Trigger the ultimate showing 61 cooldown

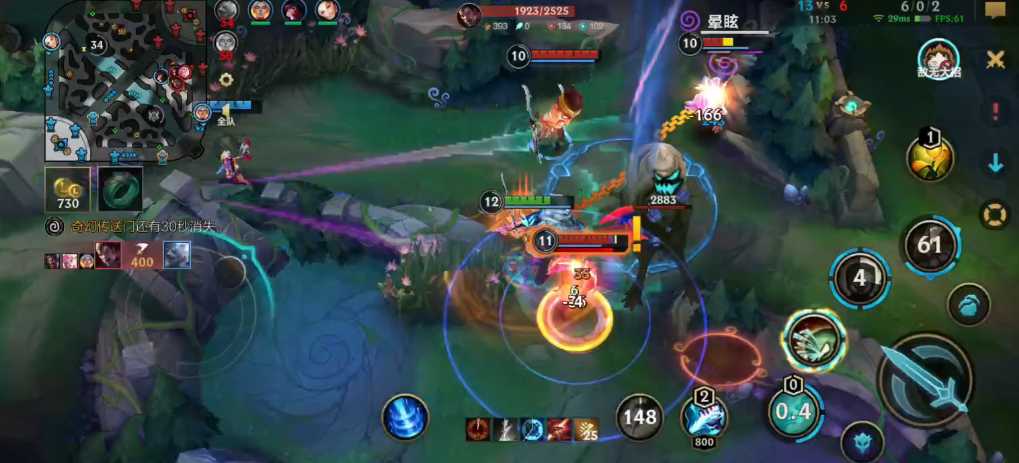point(930,244)
